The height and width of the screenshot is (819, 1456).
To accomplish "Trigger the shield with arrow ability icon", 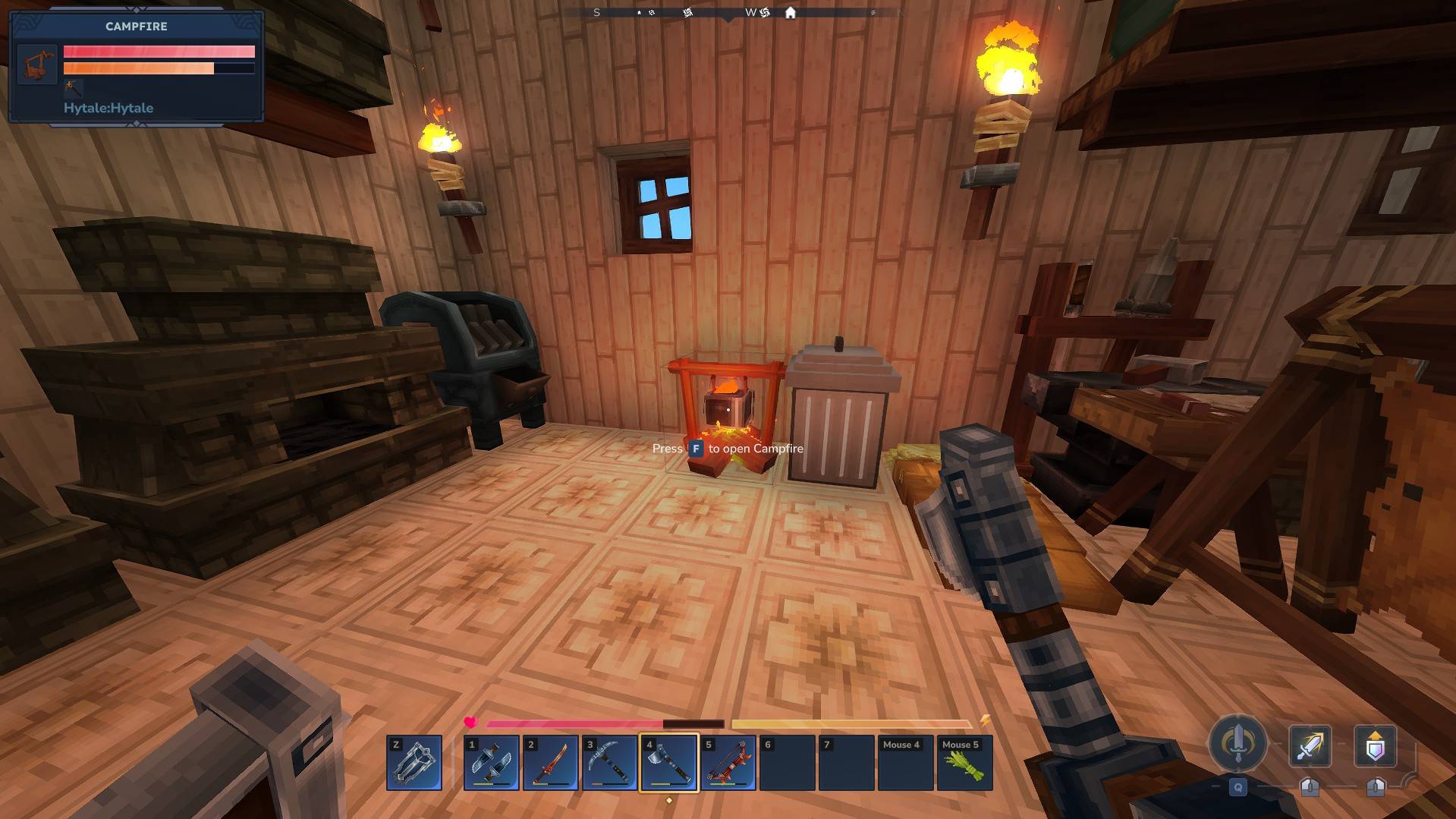I will click(1375, 745).
